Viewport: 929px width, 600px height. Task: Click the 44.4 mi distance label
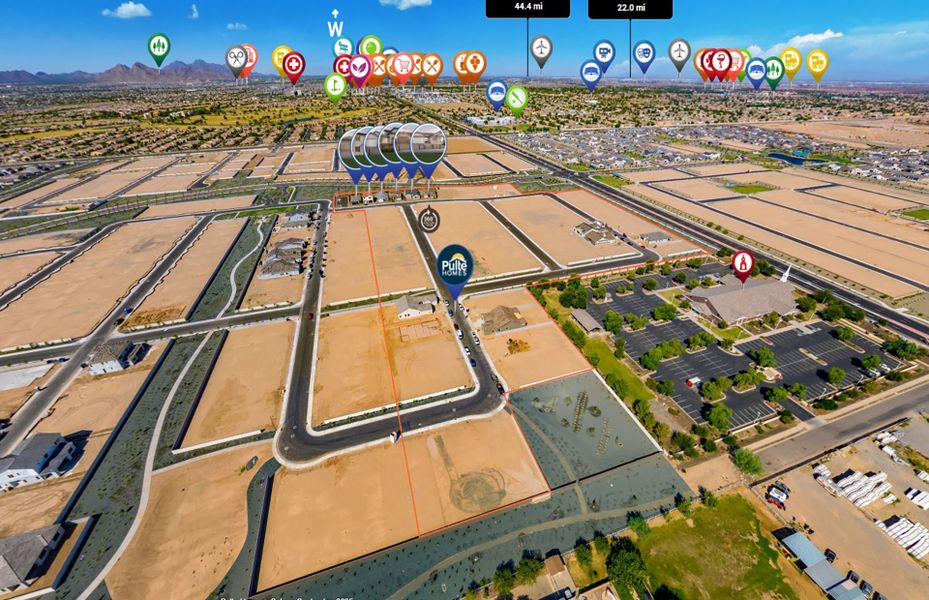point(527,7)
